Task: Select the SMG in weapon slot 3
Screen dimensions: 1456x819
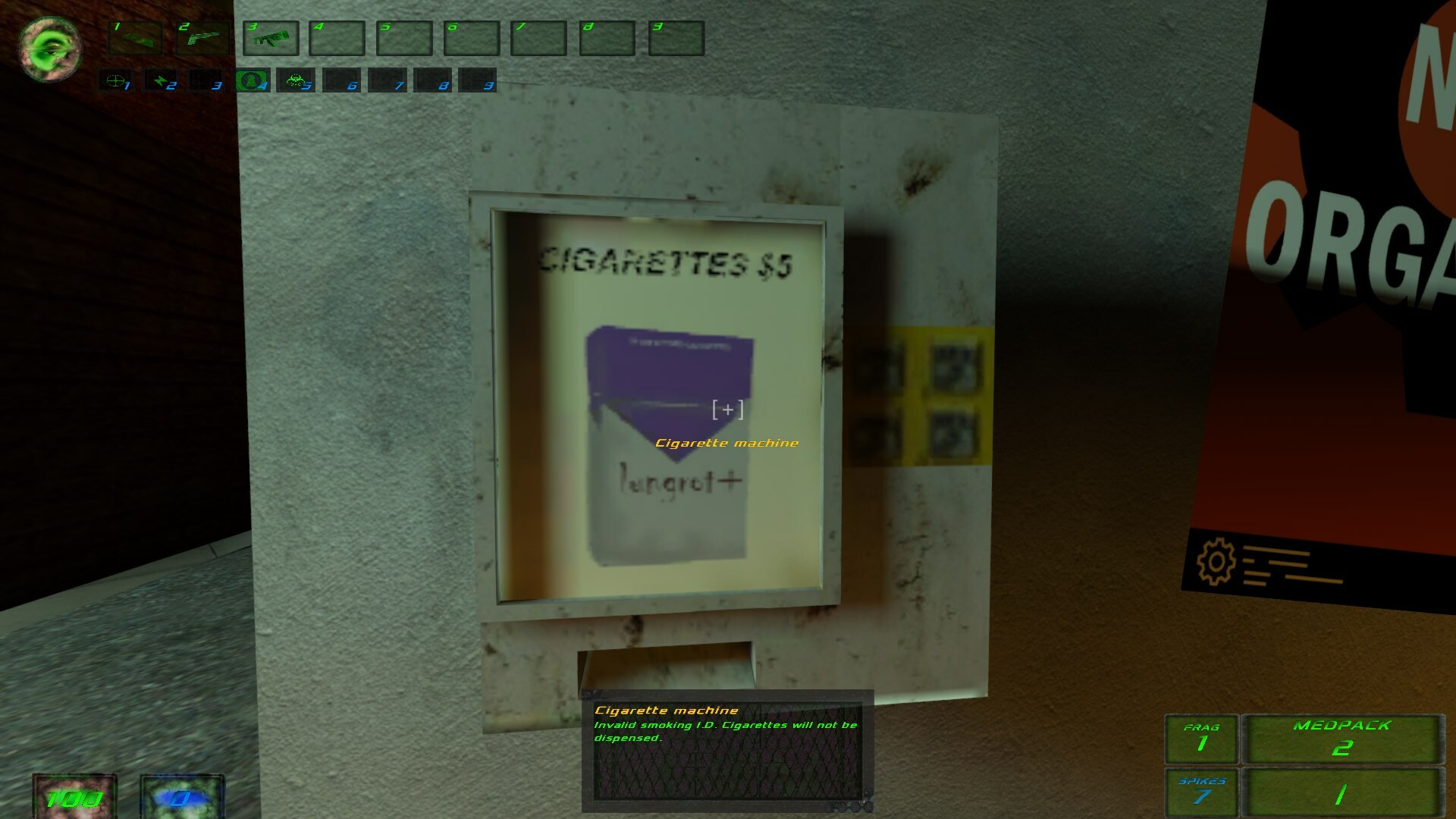Action: 271,39
